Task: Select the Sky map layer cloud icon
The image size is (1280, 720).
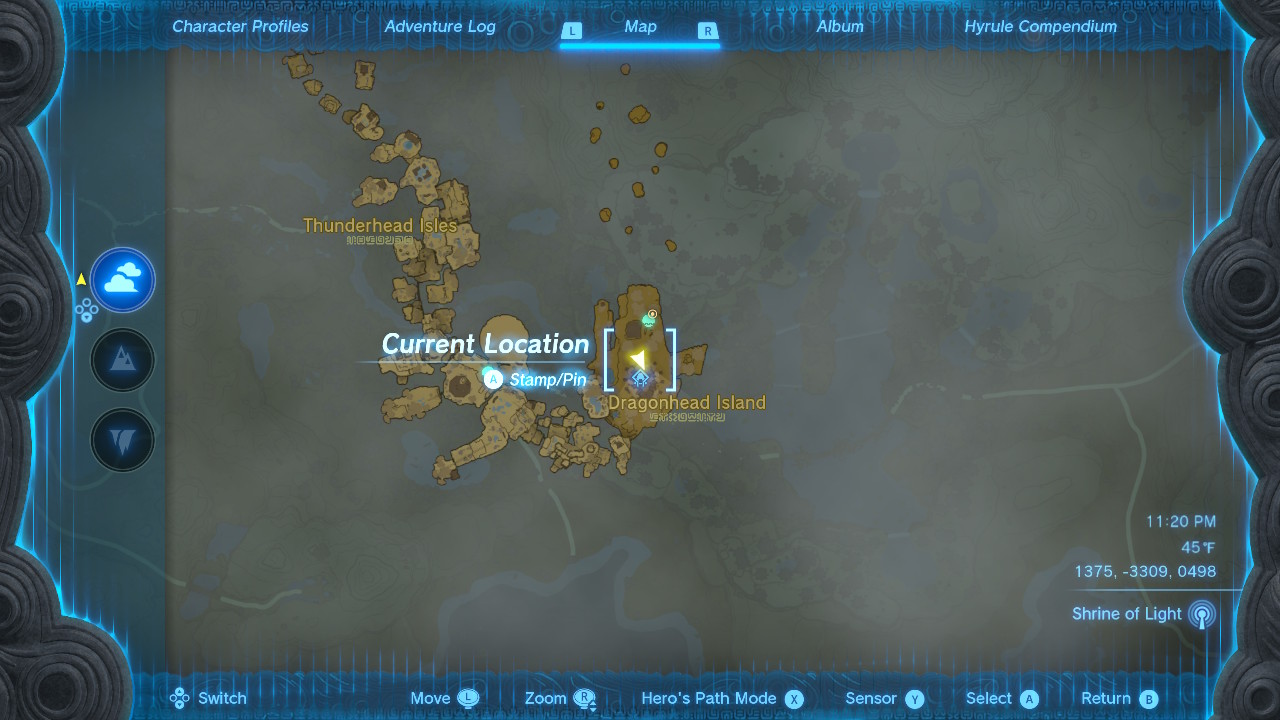Action: click(122, 279)
